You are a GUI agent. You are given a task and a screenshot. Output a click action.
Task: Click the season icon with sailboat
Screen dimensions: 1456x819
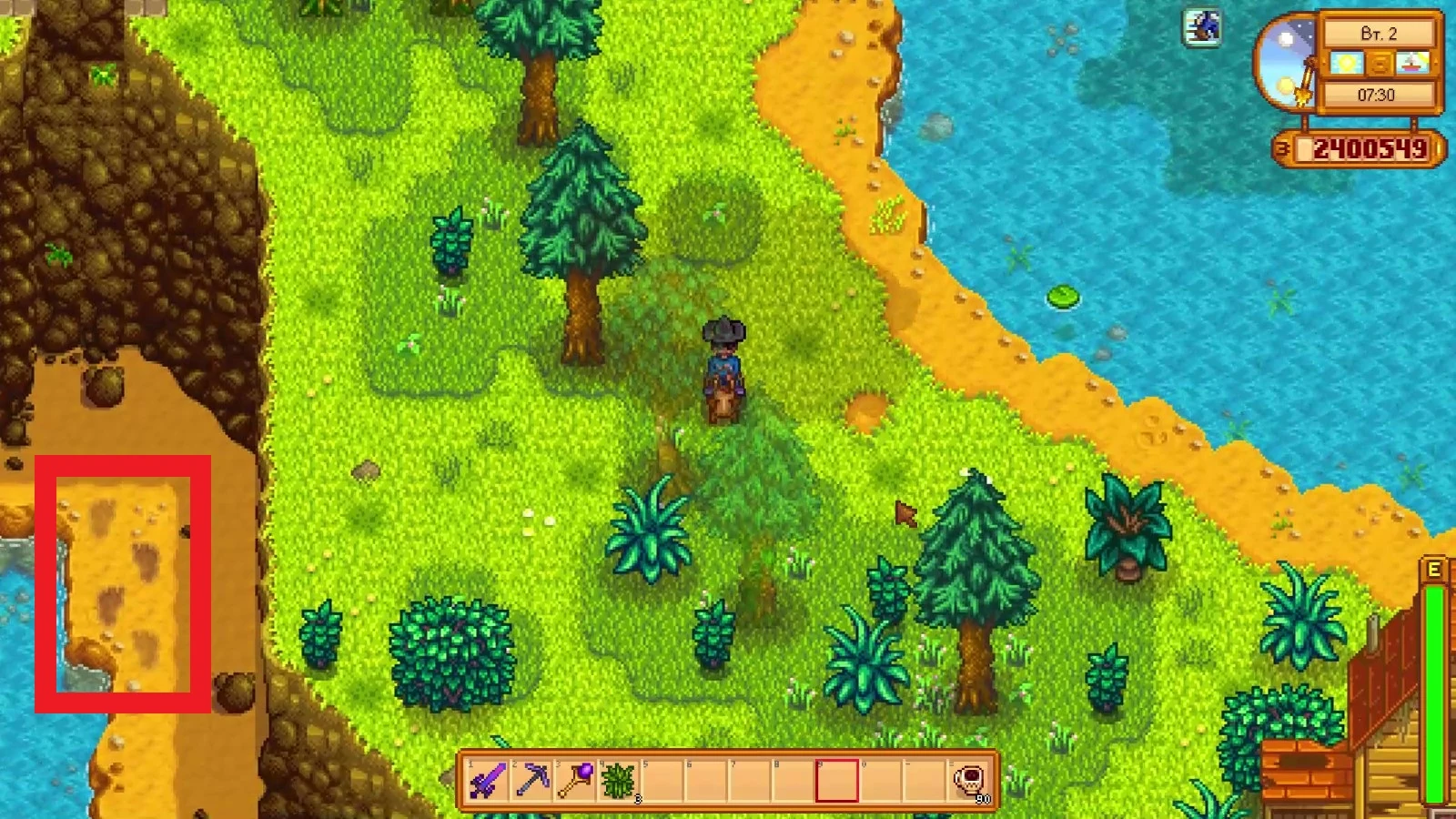[x=1412, y=64]
